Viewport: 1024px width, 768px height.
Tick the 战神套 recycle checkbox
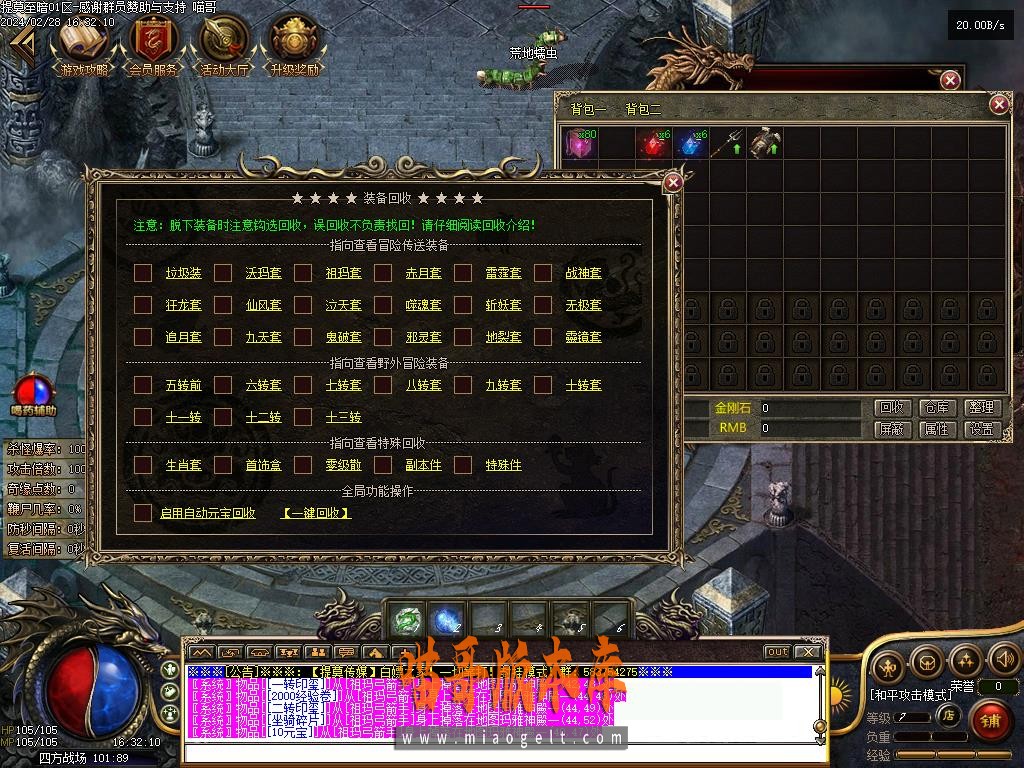pos(543,273)
